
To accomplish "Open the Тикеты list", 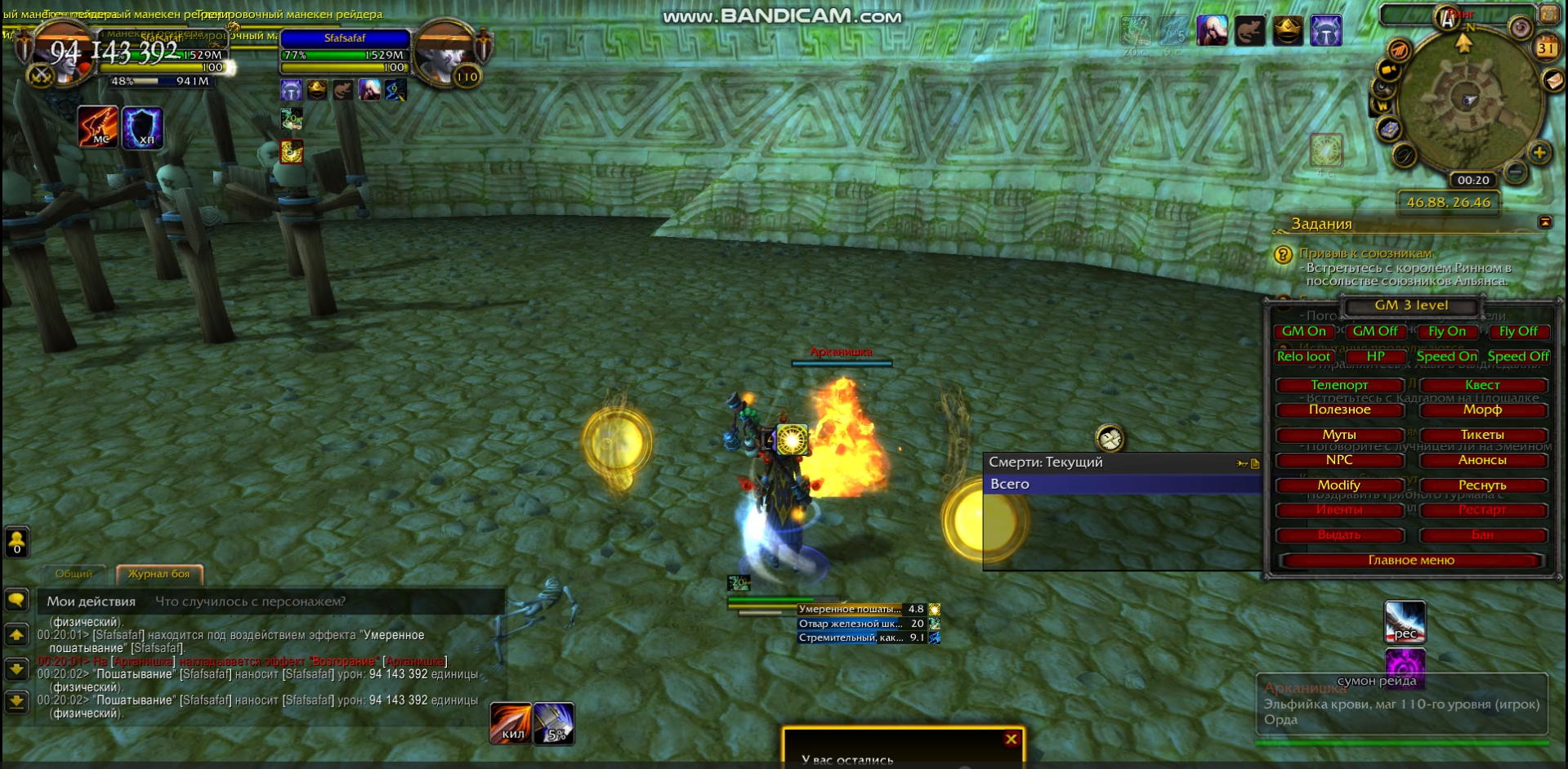I will tap(1482, 435).
